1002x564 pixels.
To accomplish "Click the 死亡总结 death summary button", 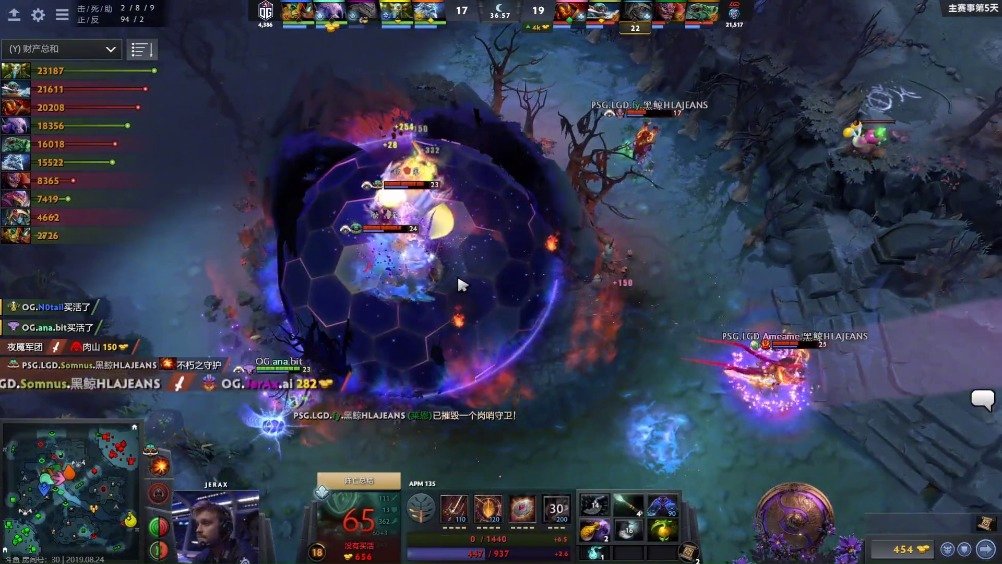I will (358, 481).
